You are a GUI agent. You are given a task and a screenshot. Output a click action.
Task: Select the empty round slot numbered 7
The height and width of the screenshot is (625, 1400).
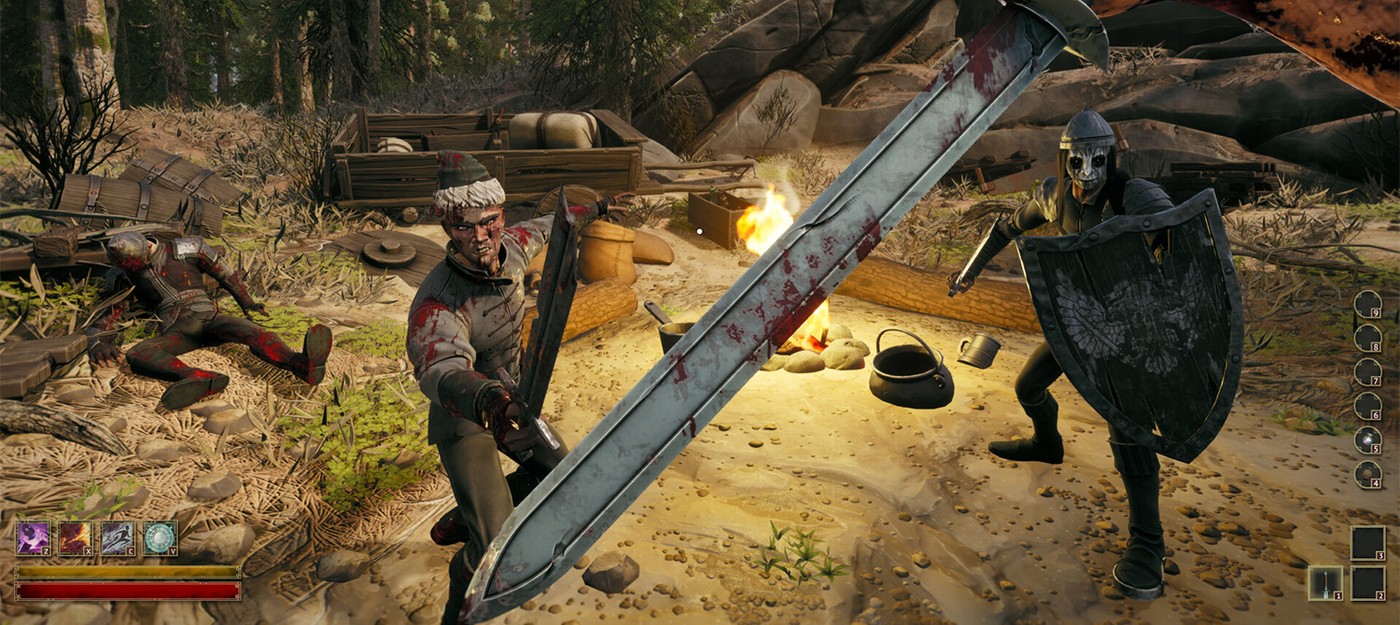tap(1367, 371)
